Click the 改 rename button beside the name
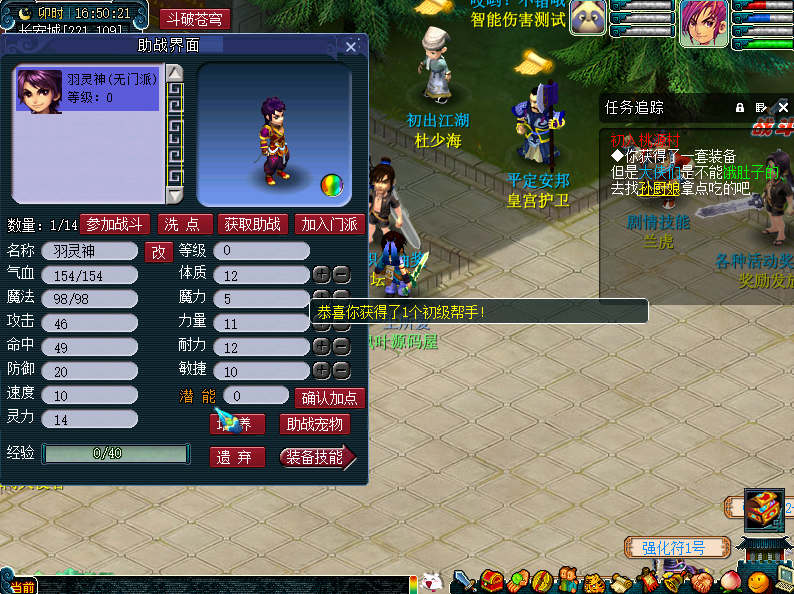 pyautogui.click(x=159, y=252)
